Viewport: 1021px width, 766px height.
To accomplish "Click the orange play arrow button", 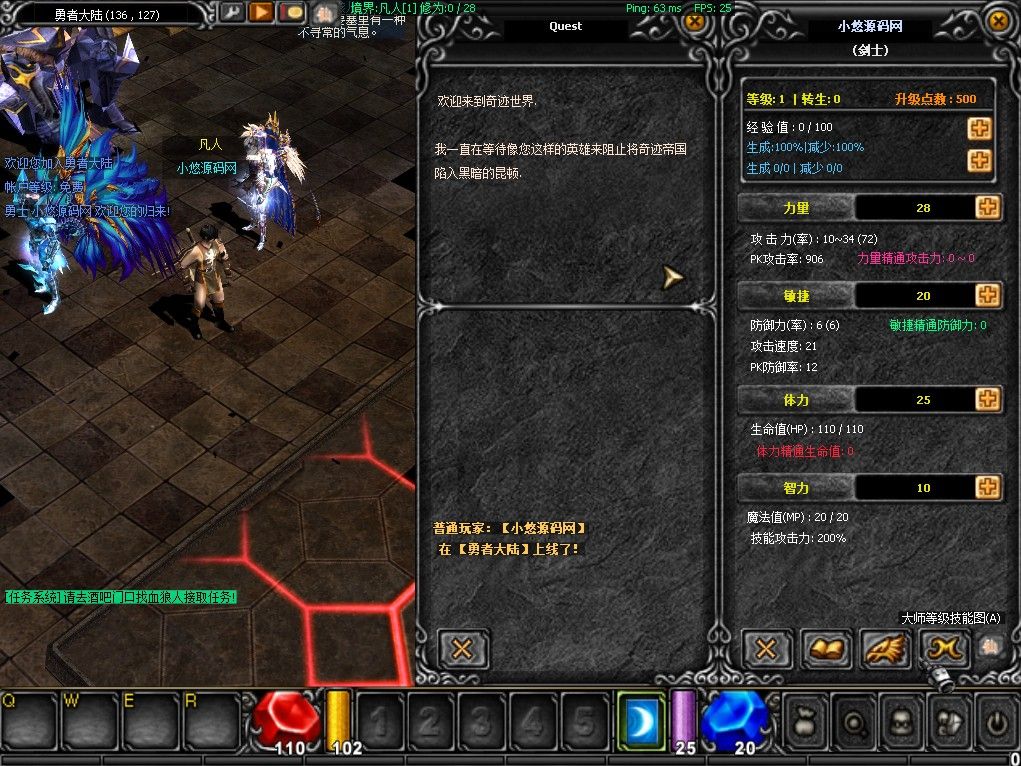I will (261, 13).
